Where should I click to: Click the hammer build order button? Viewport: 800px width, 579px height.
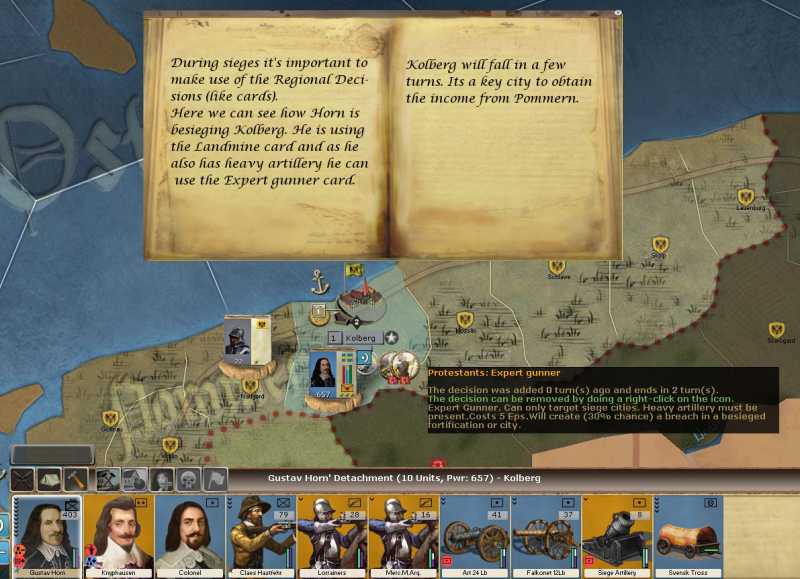[x=77, y=479]
